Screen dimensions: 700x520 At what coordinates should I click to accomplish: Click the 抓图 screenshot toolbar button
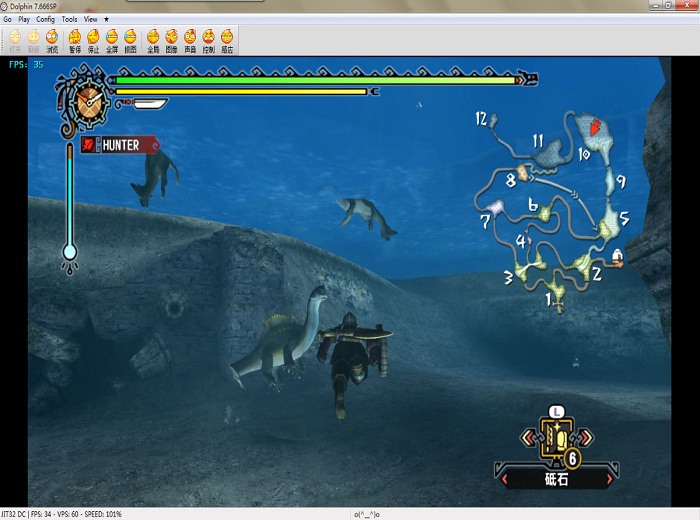click(130, 40)
